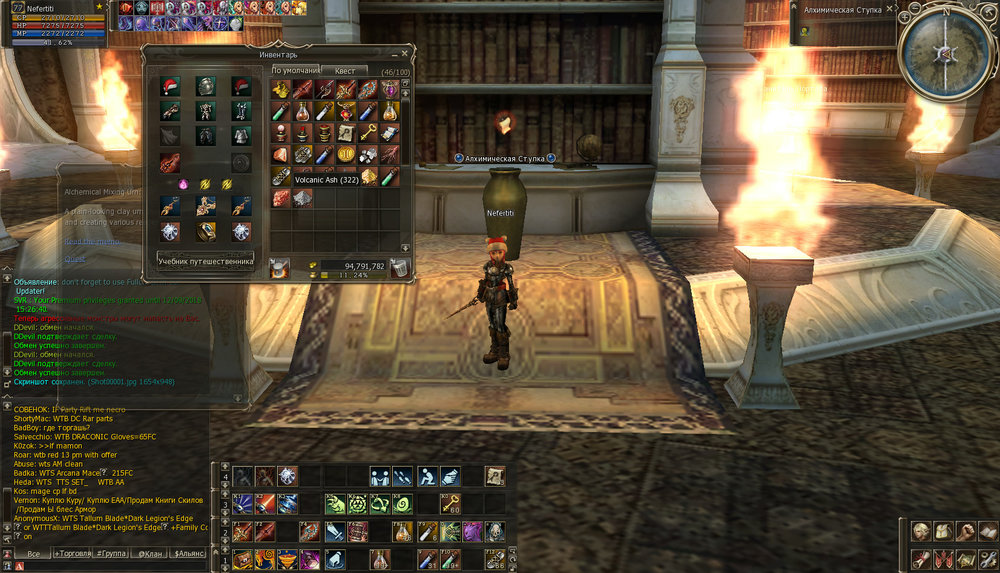
Task: Select the equipped helmet slot
Action: (205, 87)
